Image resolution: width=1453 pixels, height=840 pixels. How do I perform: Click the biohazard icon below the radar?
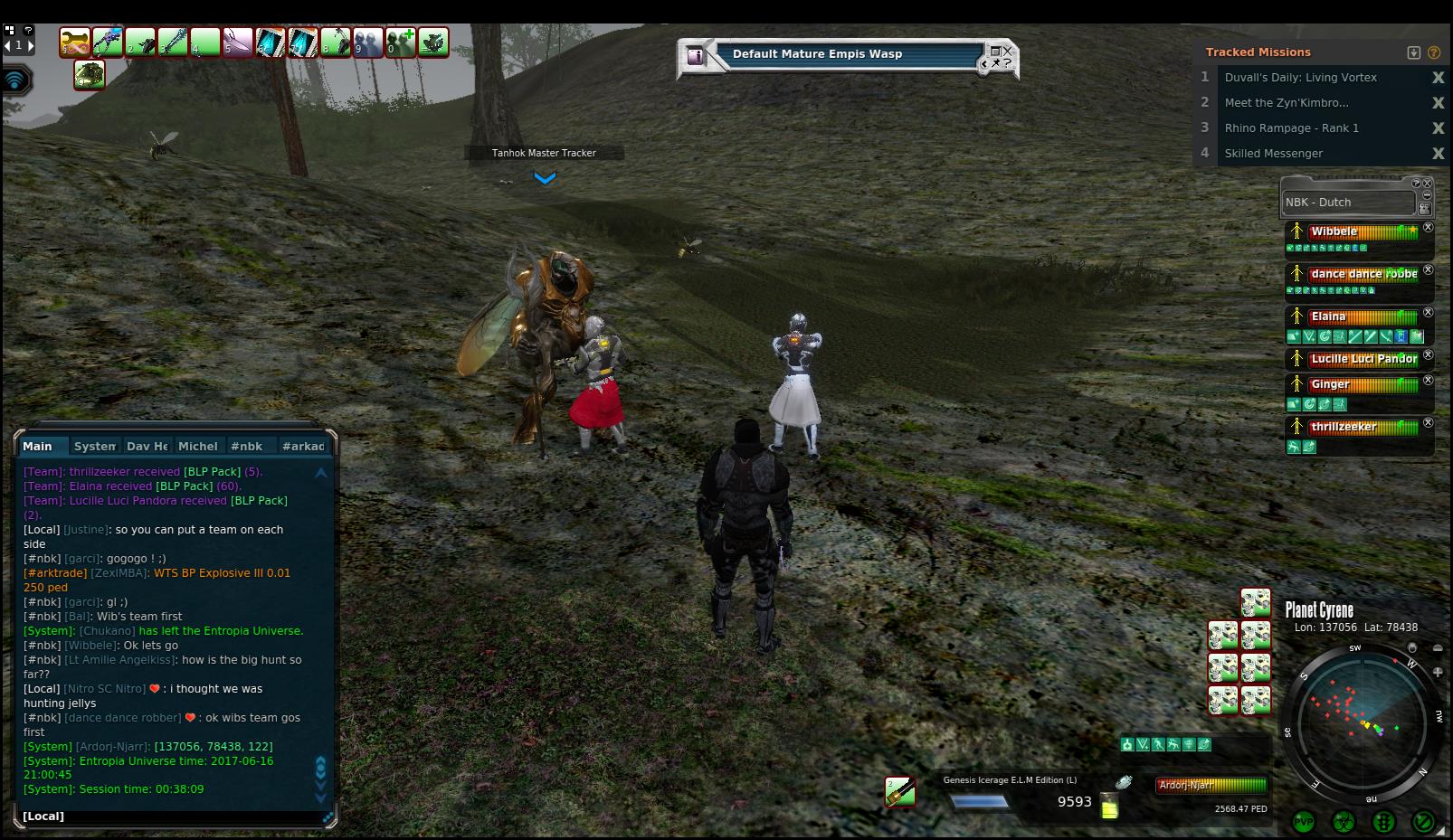pos(1344,822)
